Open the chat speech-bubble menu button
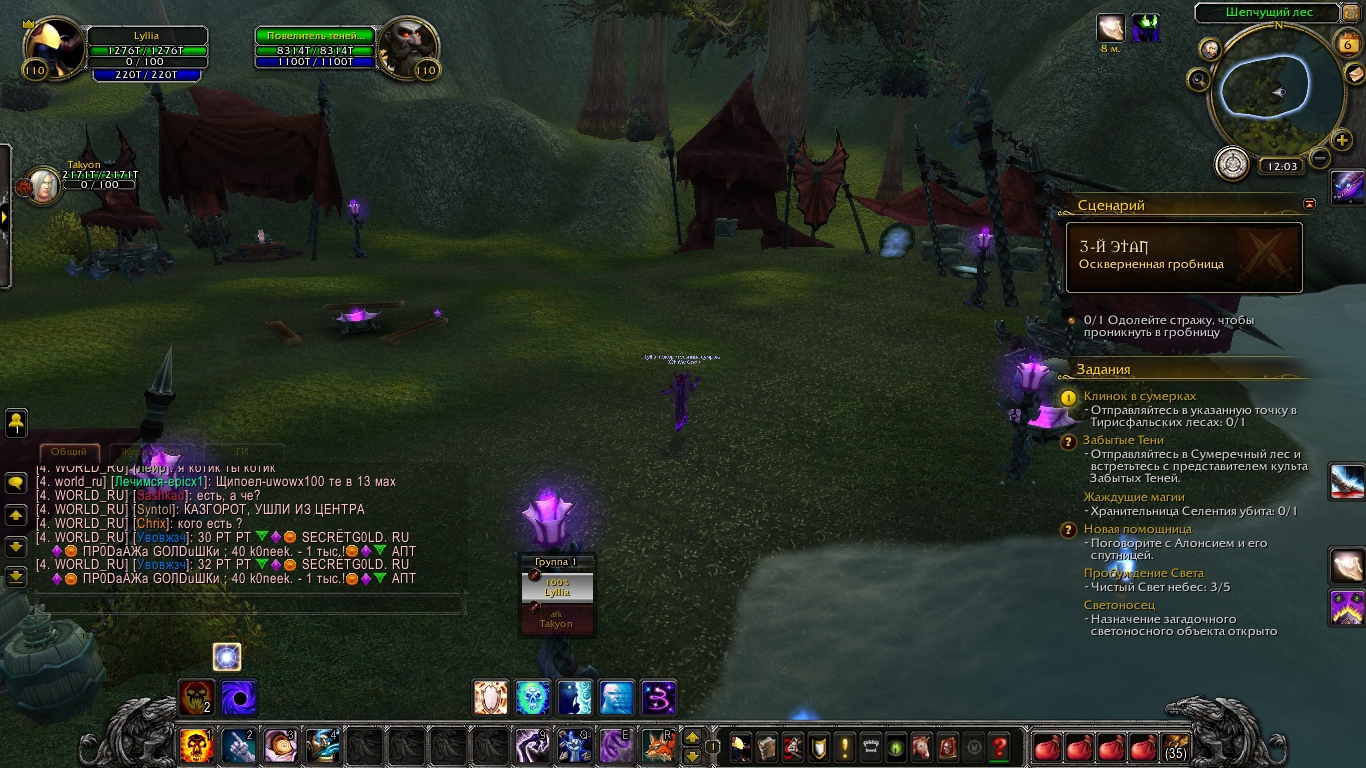Screen dimensions: 1366x768 (16, 482)
